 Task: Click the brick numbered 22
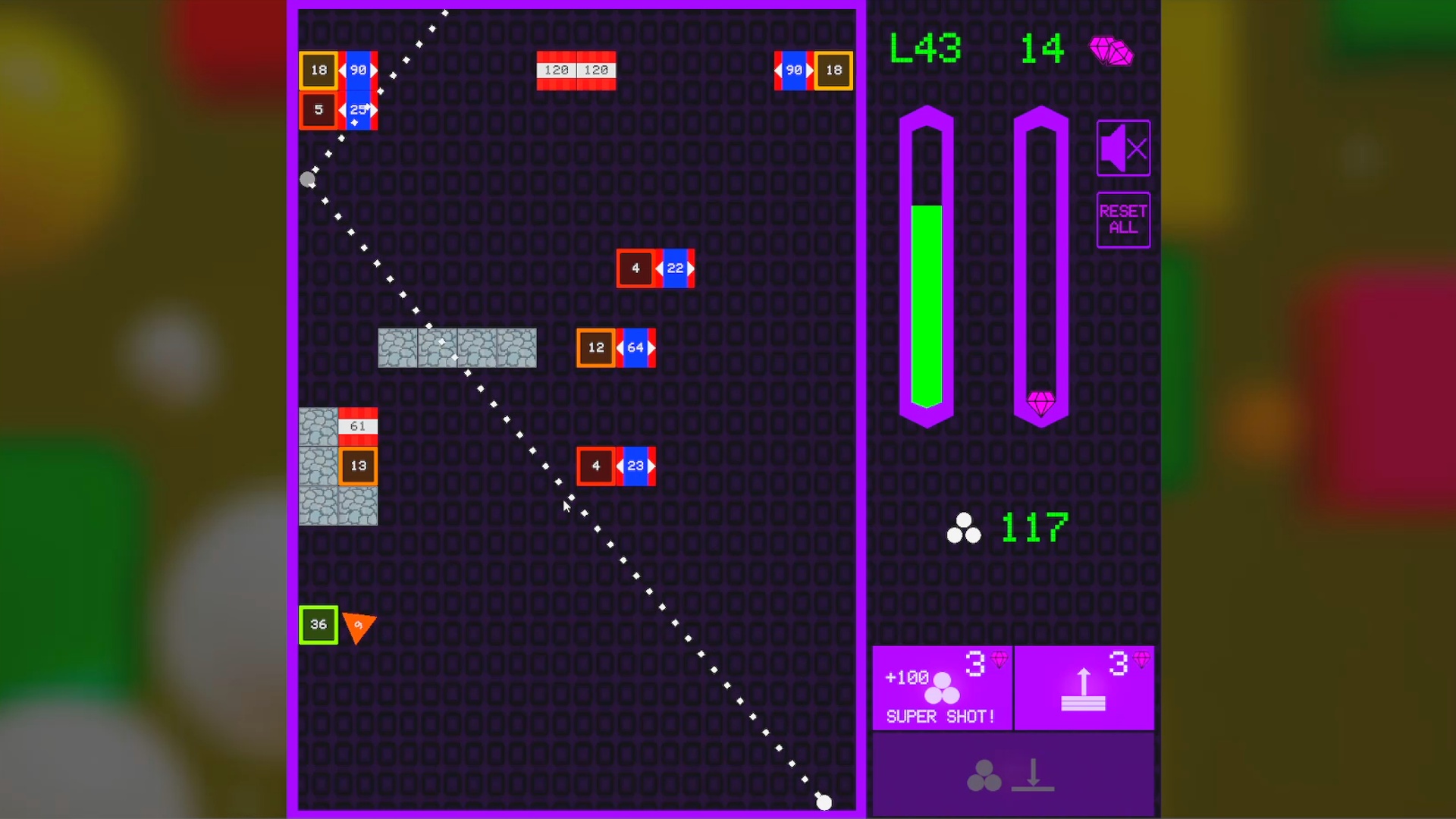point(675,268)
